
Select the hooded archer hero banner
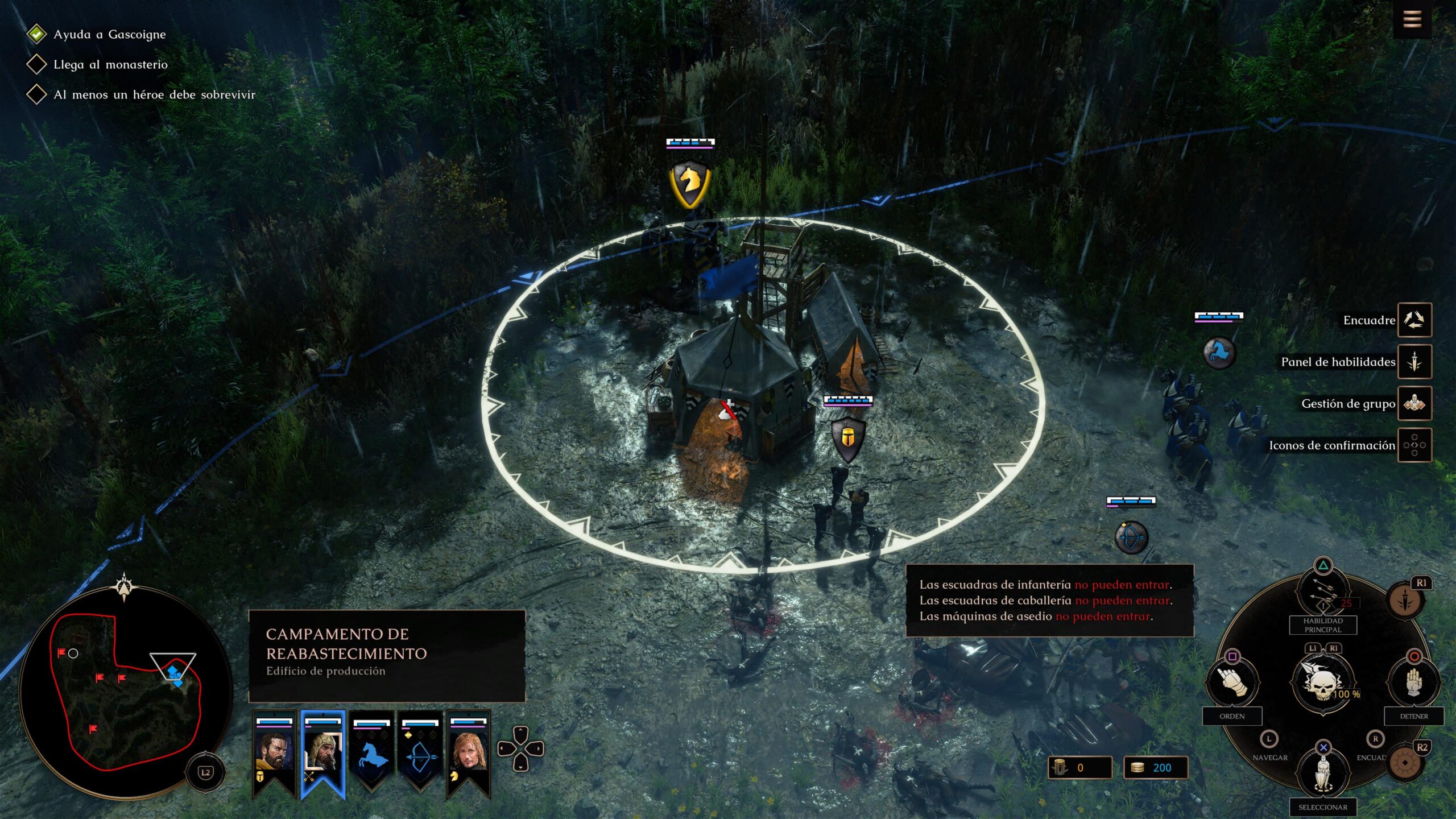[x=322, y=751]
